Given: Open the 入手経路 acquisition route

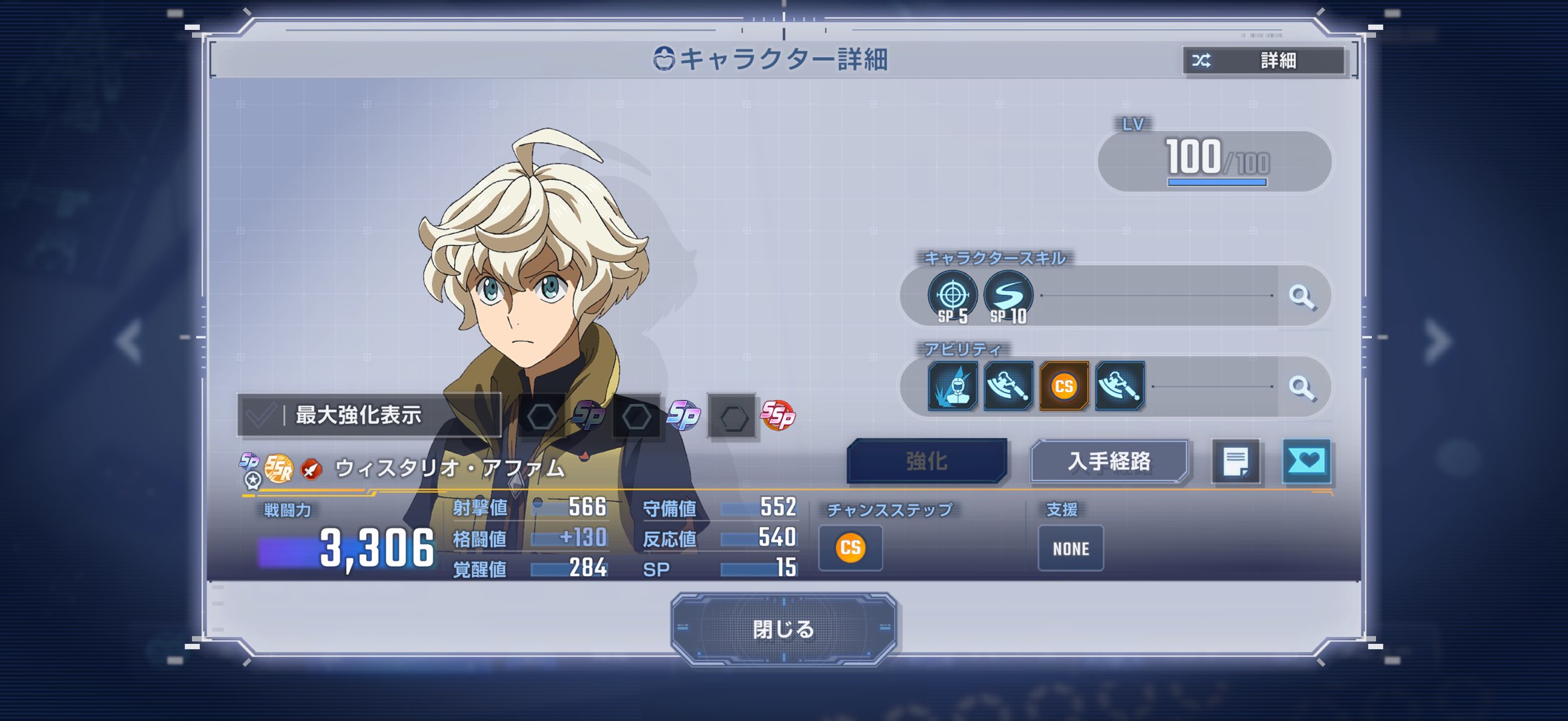Looking at the screenshot, I should (1109, 461).
